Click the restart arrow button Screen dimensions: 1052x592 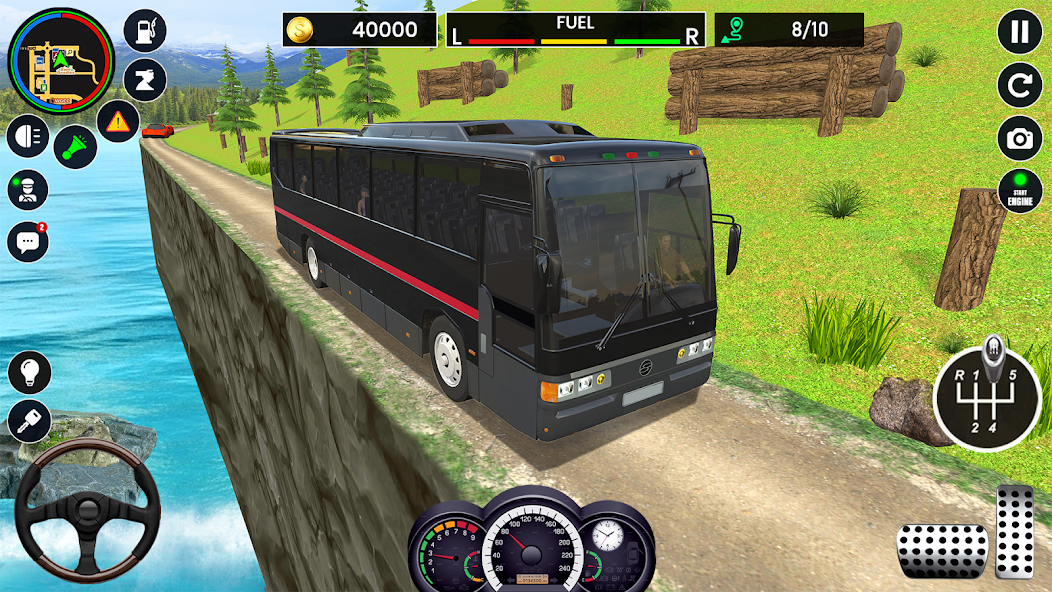pos(1019,86)
